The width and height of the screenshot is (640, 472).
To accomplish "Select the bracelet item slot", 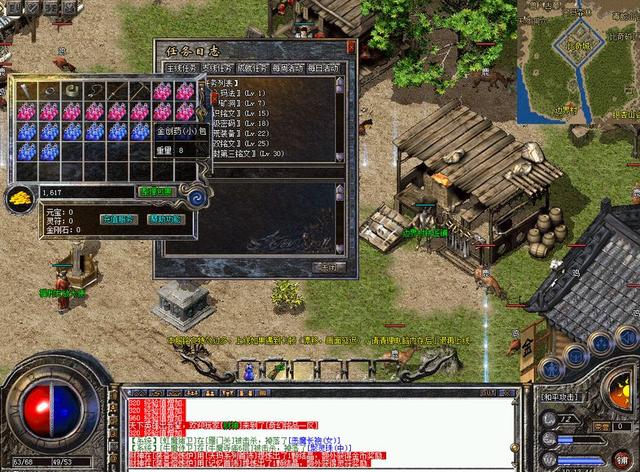I will point(73,91).
